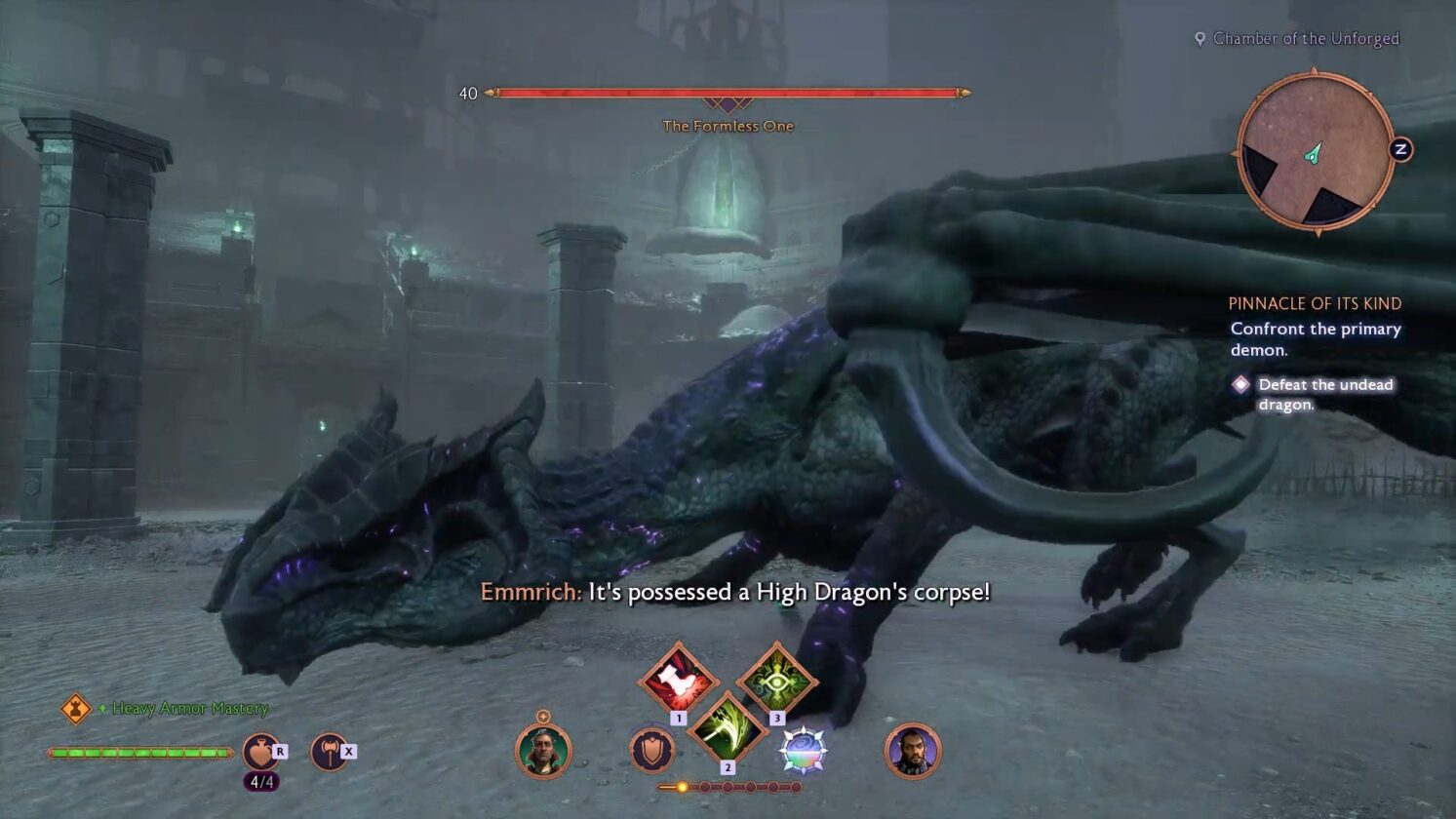Trigger the green eye ability
The height and width of the screenshot is (819, 1456).
click(x=776, y=680)
